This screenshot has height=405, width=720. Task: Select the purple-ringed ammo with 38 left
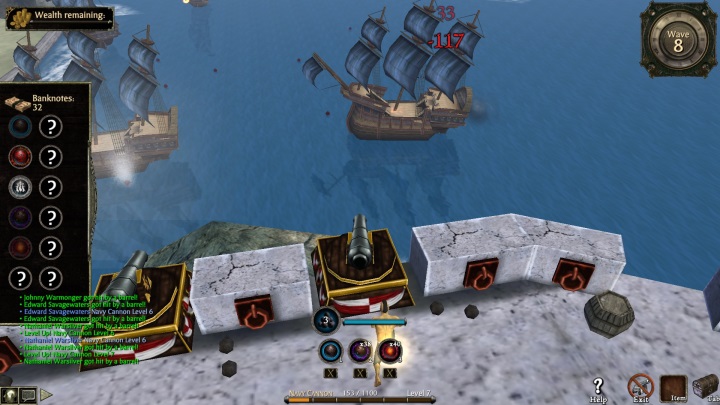pos(360,351)
